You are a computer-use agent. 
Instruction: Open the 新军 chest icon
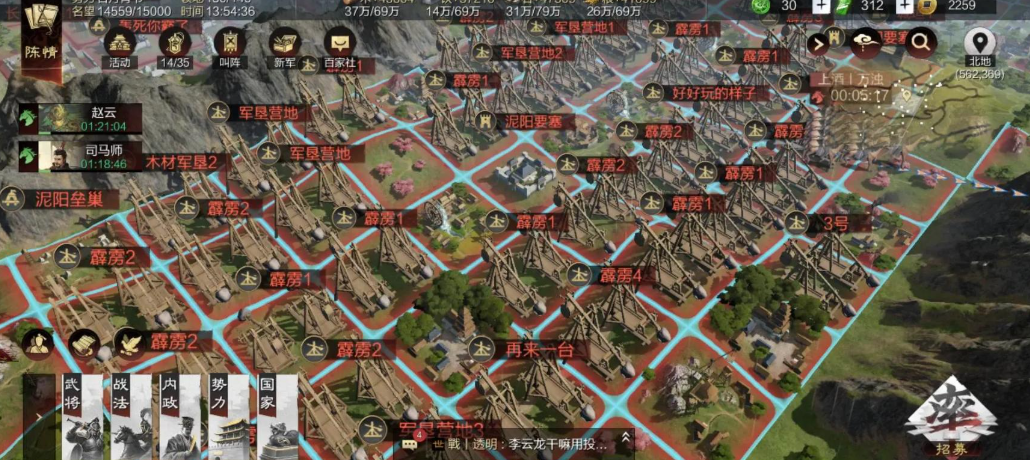pyautogui.click(x=285, y=44)
